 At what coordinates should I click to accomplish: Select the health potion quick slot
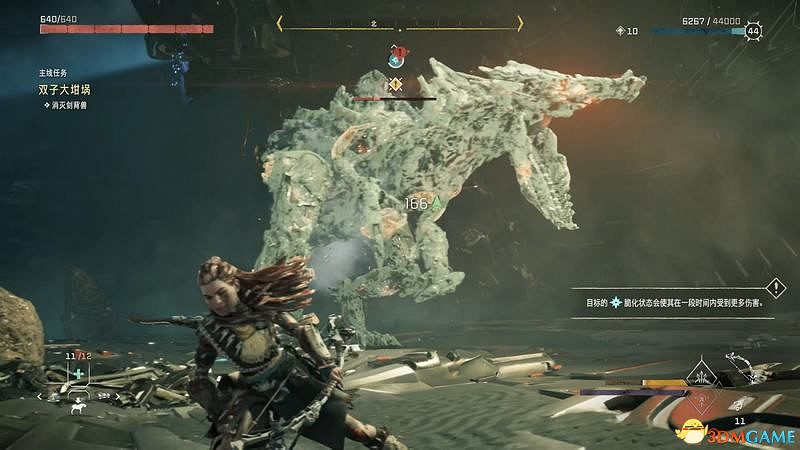(x=76, y=373)
